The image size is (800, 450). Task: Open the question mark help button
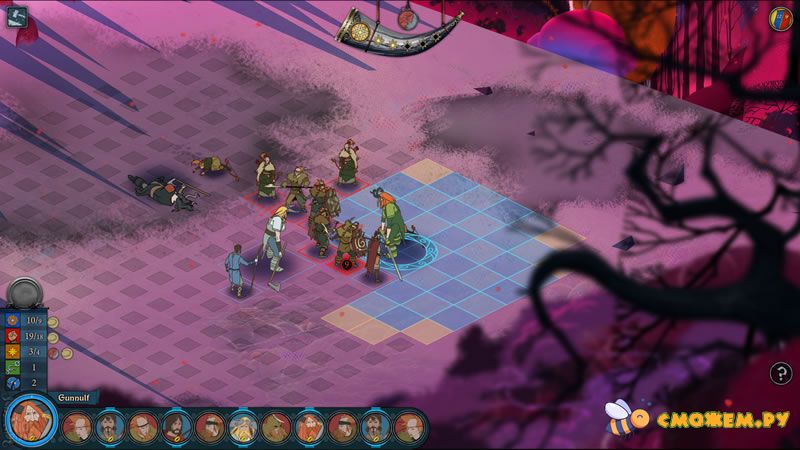click(781, 374)
